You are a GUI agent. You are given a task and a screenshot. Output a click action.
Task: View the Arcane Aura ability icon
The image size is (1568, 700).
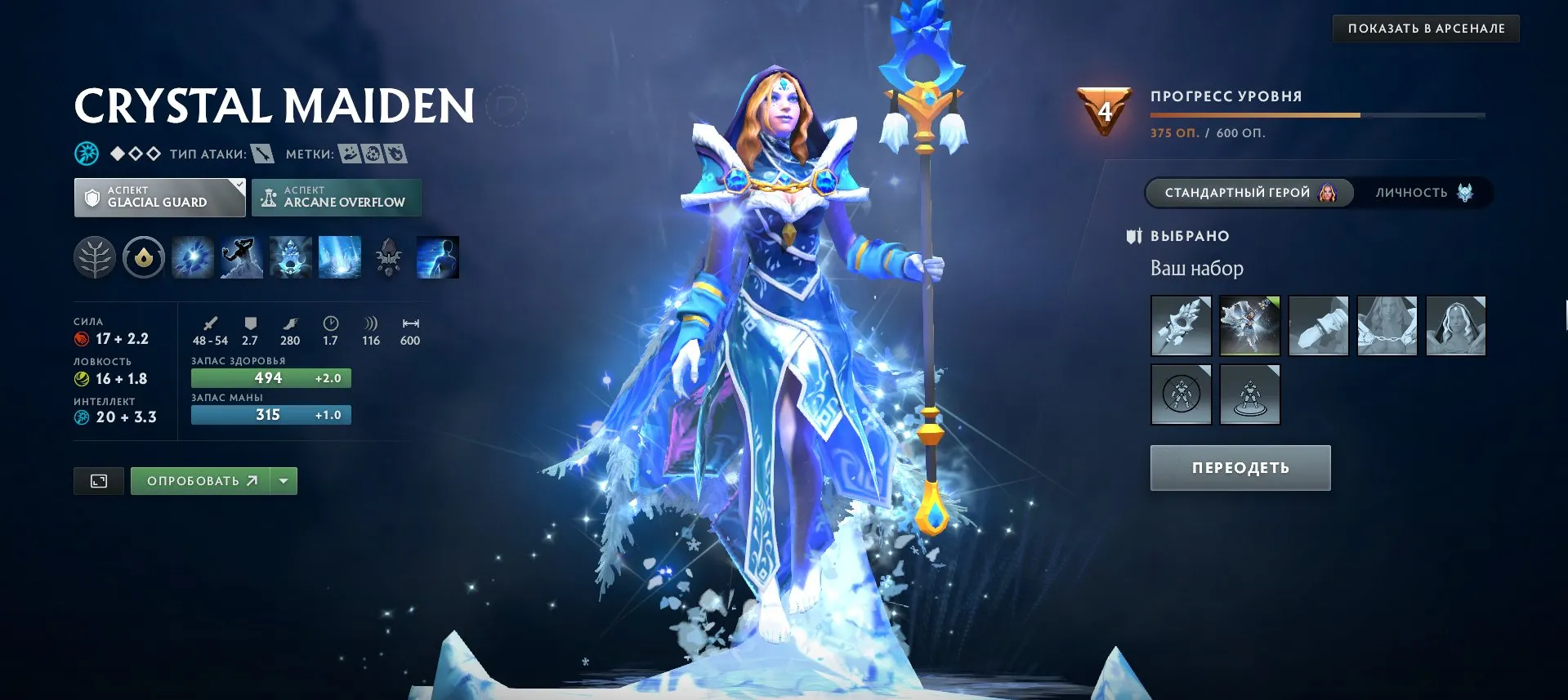[290, 256]
